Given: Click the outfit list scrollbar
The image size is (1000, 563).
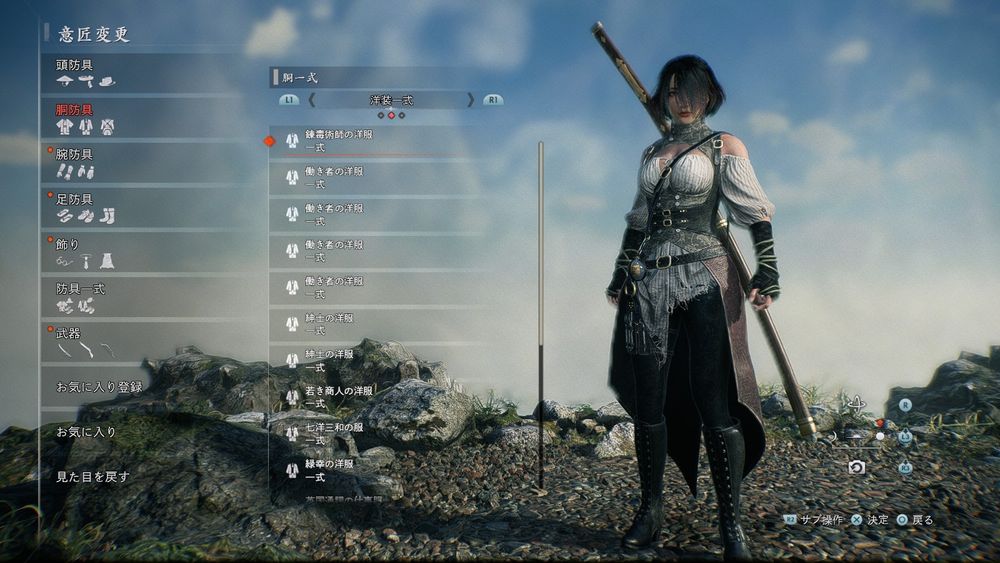Looking at the screenshot, I should pyautogui.click(x=541, y=312).
